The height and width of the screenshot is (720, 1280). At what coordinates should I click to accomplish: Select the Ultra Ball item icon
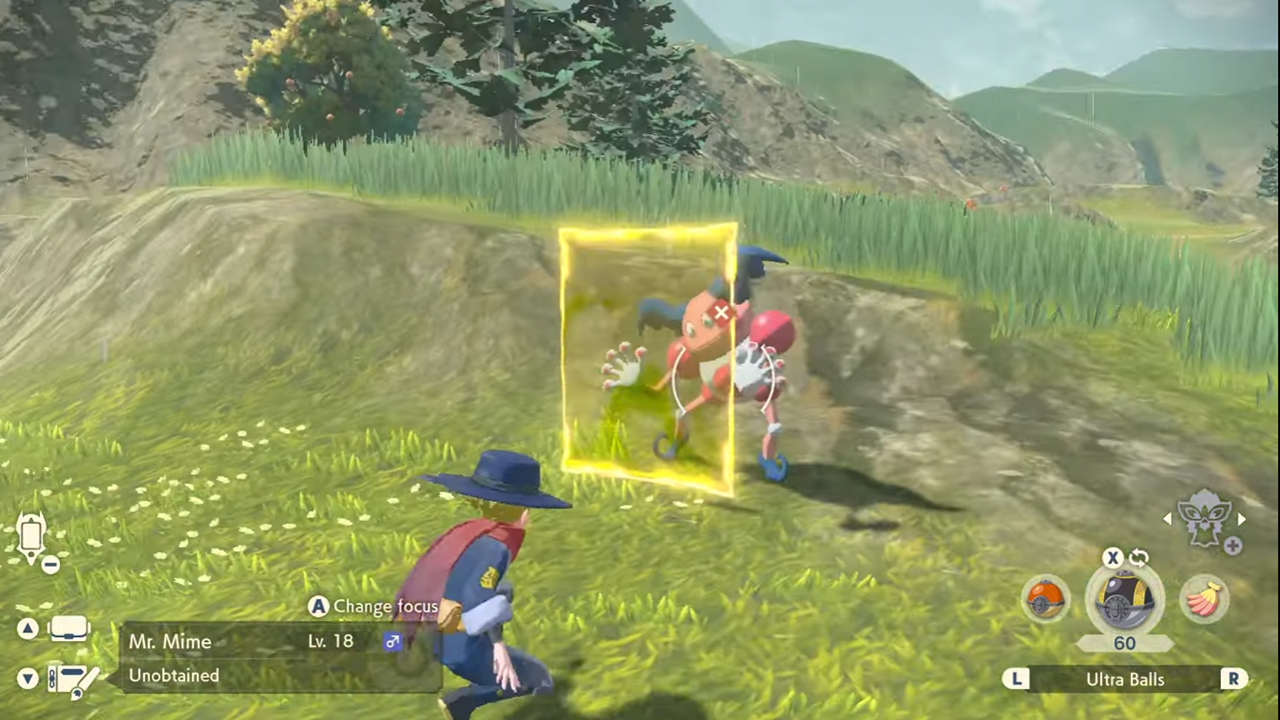pyautogui.click(x=1125, y=598)
